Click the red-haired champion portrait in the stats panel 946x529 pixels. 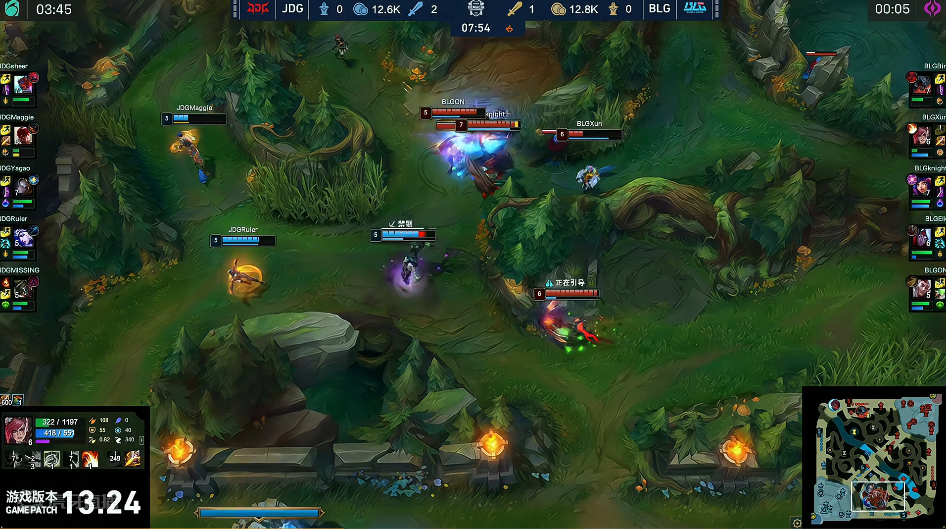pyautogui.click(x=18, y=428)
